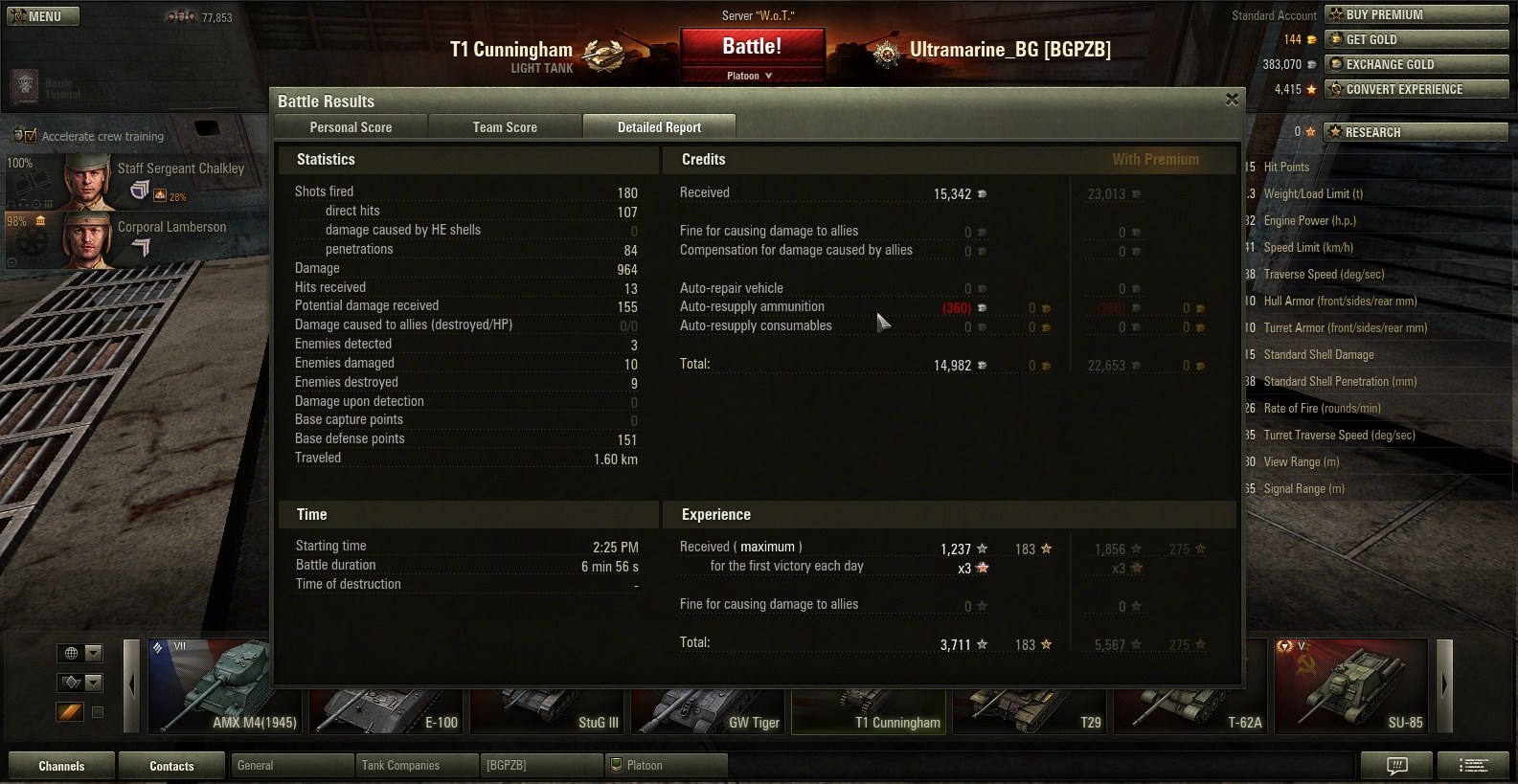Select the AMX M4(1945) tank in the carousel

click(x=225, y=685)
